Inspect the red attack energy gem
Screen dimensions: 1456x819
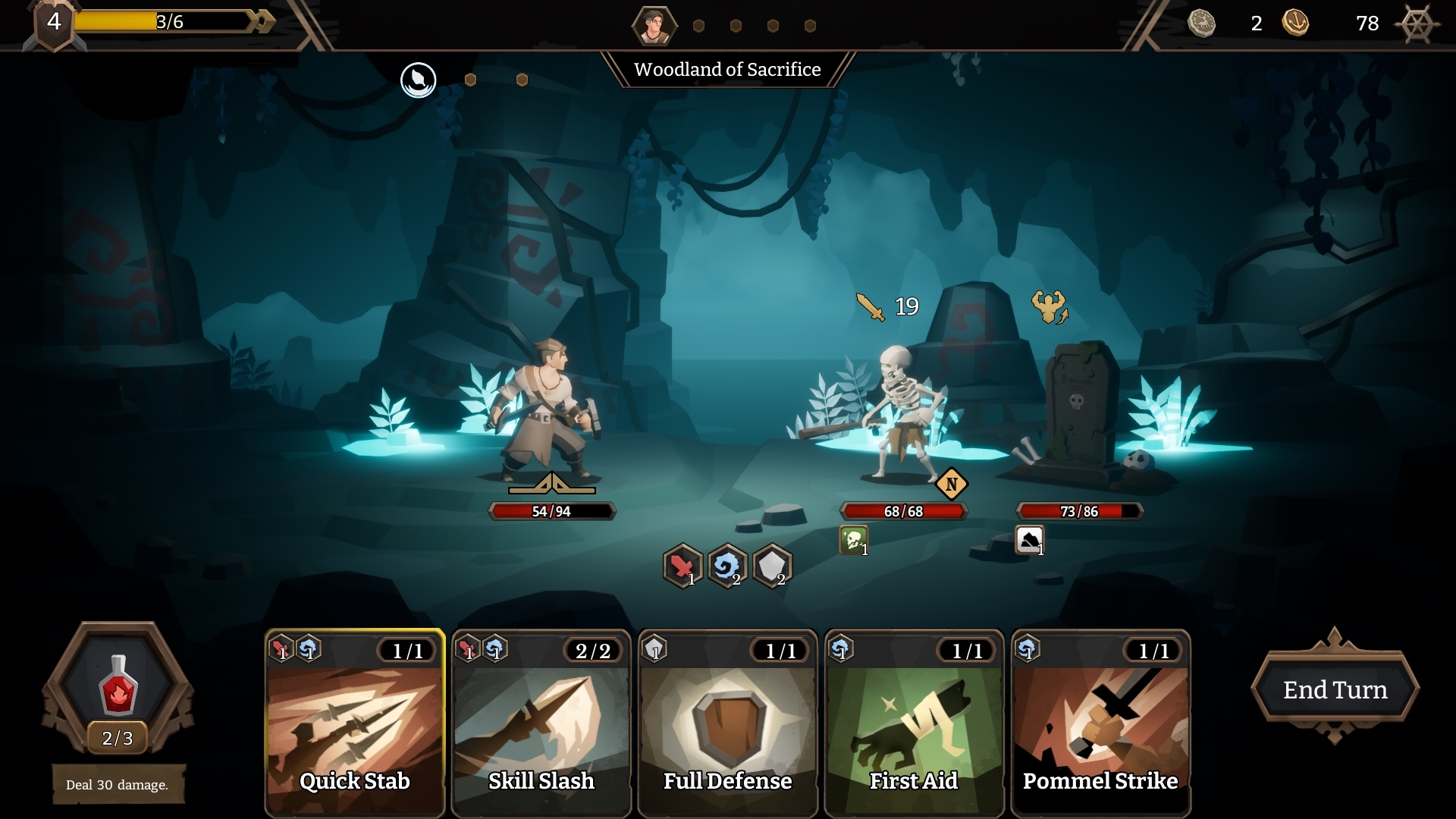pos(682,566)
